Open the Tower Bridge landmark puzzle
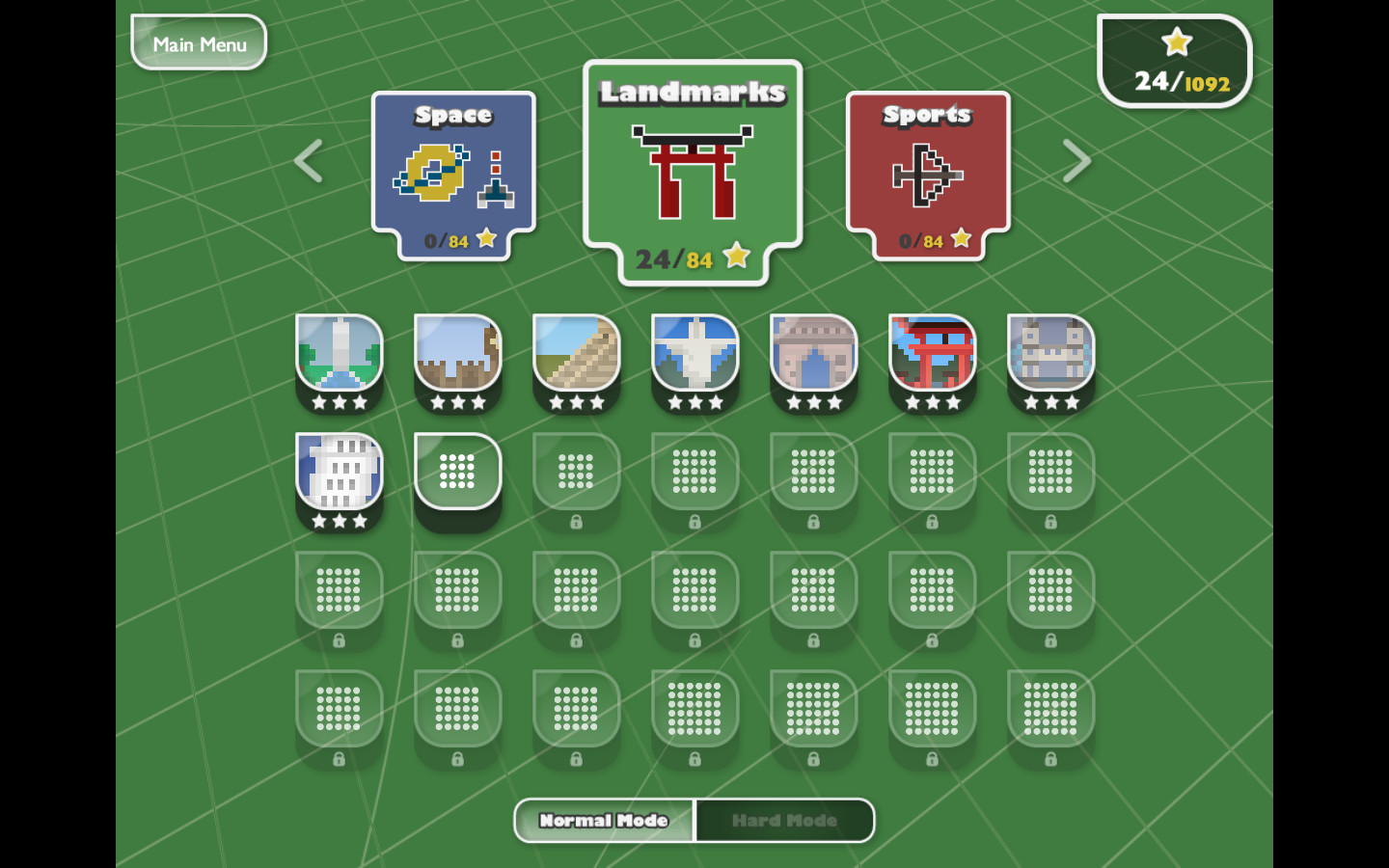 pyautogui.click(x=1050, y=362)
